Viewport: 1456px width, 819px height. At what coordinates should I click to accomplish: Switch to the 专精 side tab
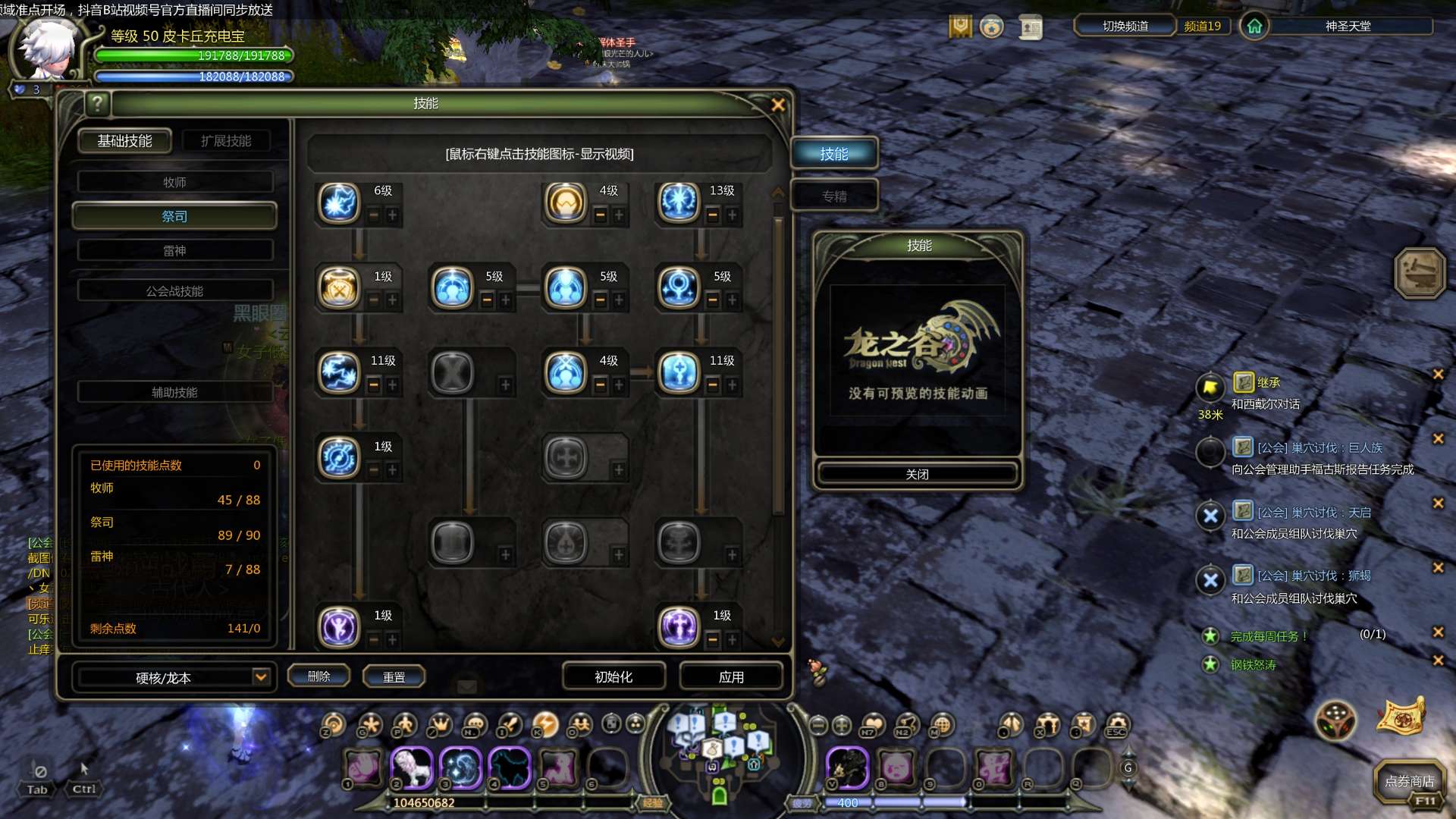[x=834, y=196]
